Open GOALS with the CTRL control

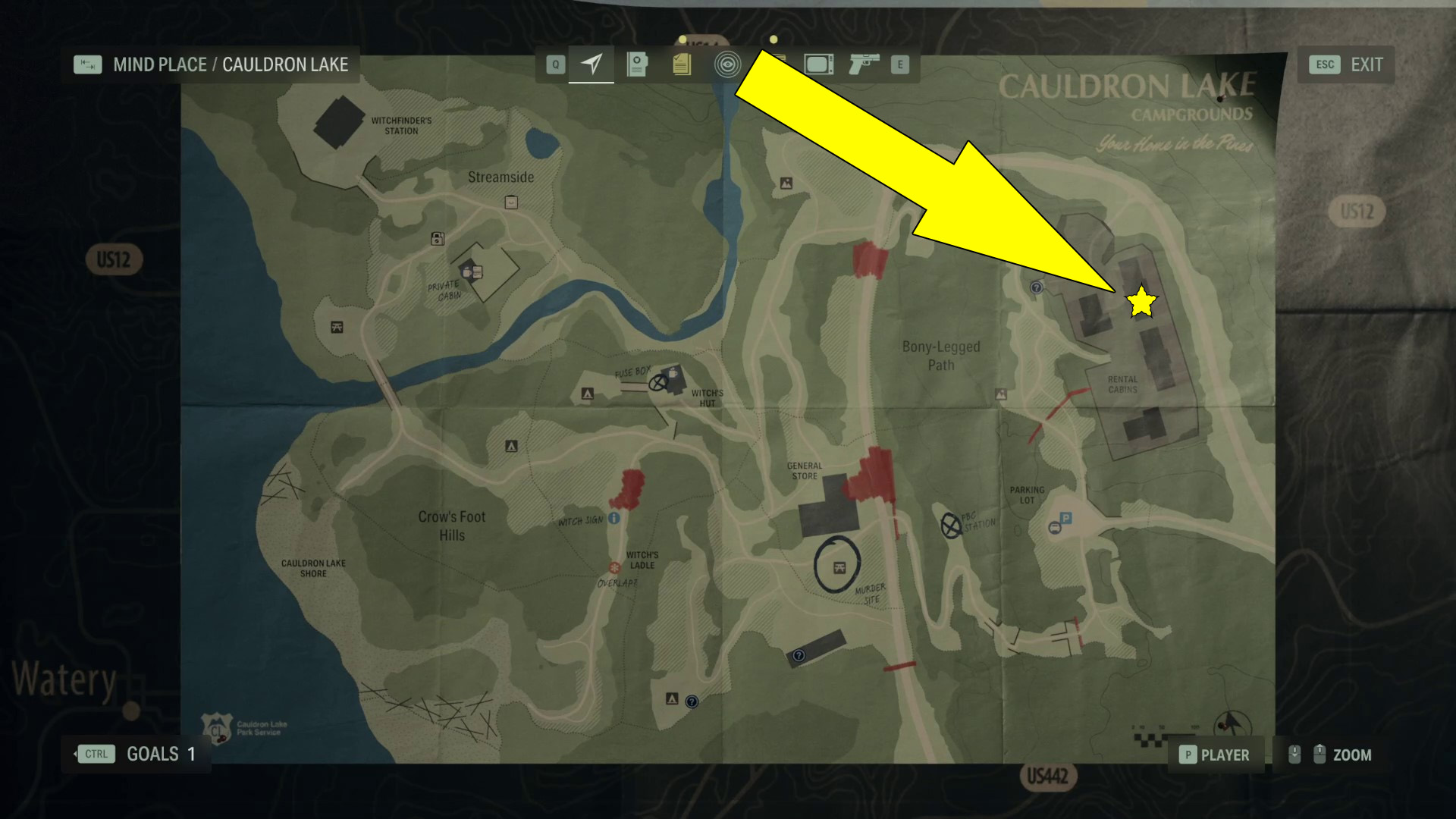click(96, 754)
